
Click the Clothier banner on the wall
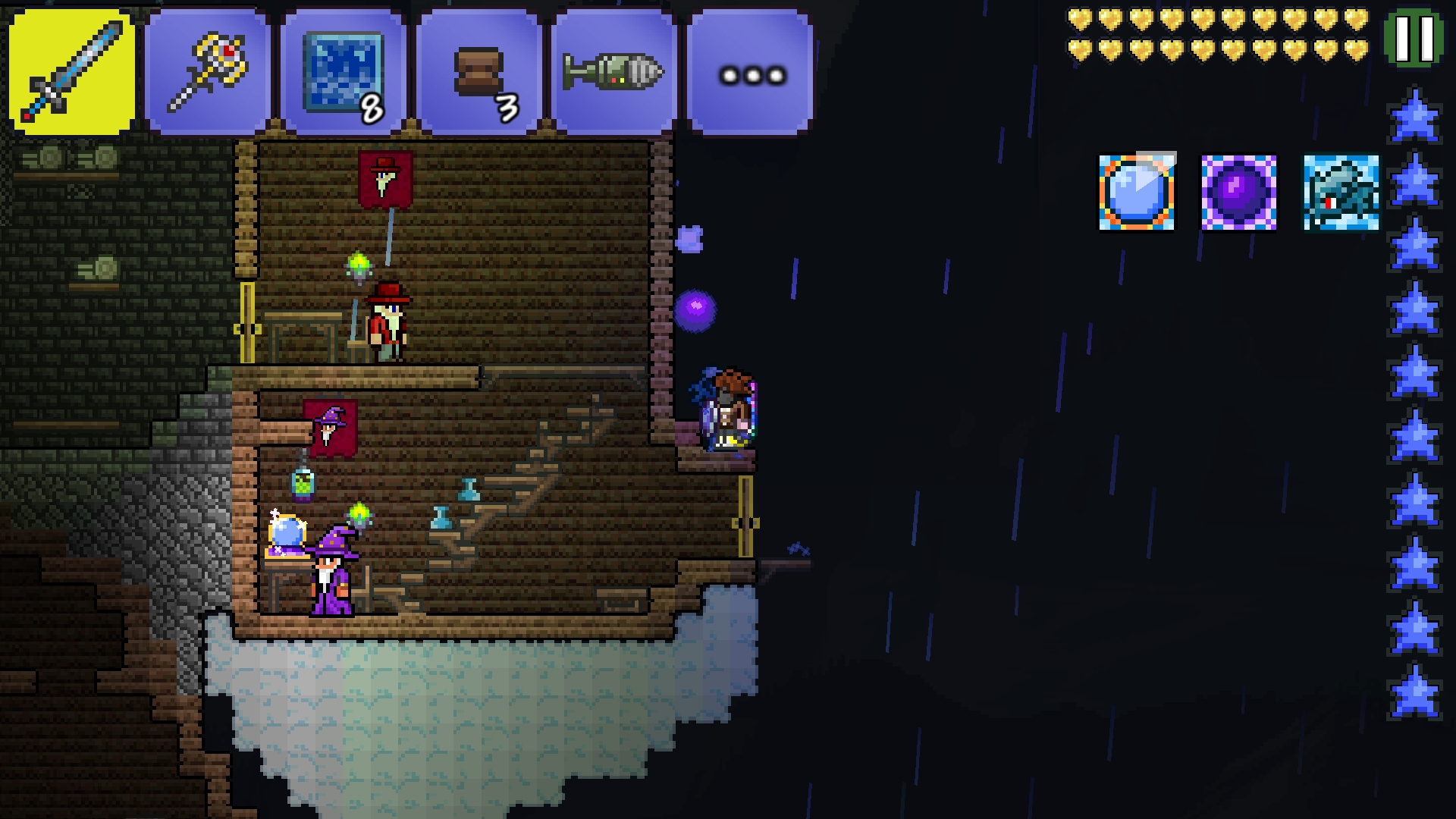pyautogui.click(x=386, y=178)
